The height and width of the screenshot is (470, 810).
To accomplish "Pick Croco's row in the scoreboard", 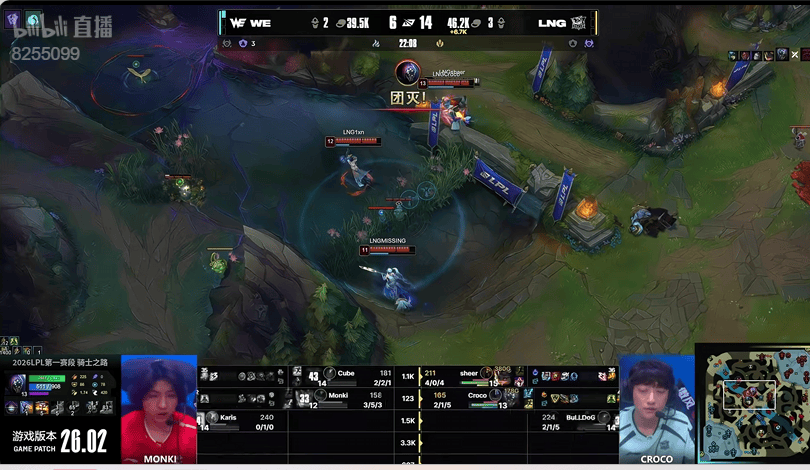I will click(x=475, y=399).
